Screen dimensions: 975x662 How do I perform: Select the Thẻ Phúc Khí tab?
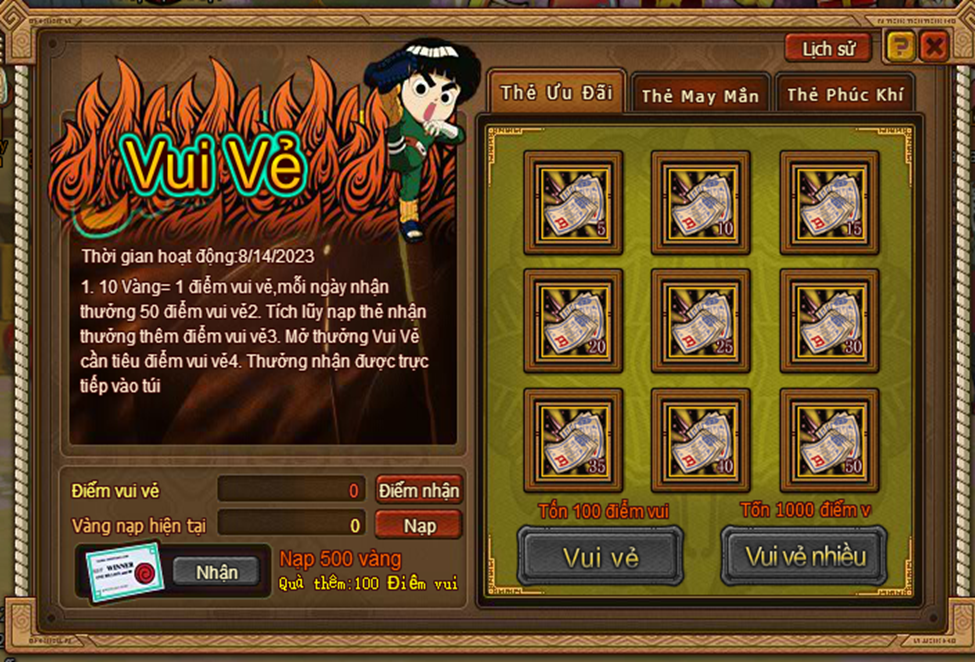pyautogui.click(x=844, y=95)
